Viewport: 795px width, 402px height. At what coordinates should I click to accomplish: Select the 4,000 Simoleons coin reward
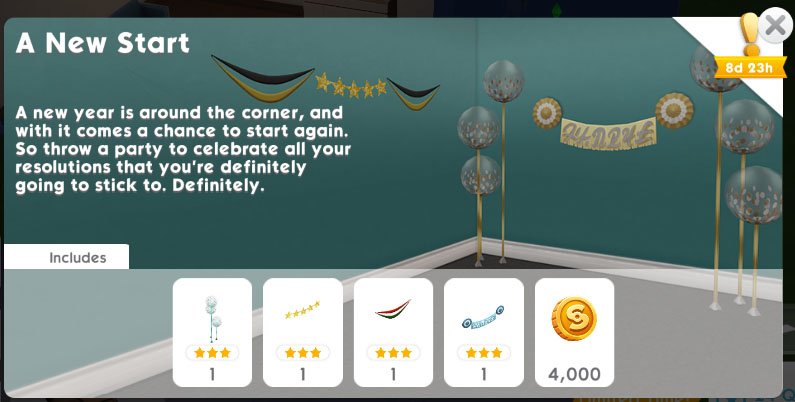point(574,332)
